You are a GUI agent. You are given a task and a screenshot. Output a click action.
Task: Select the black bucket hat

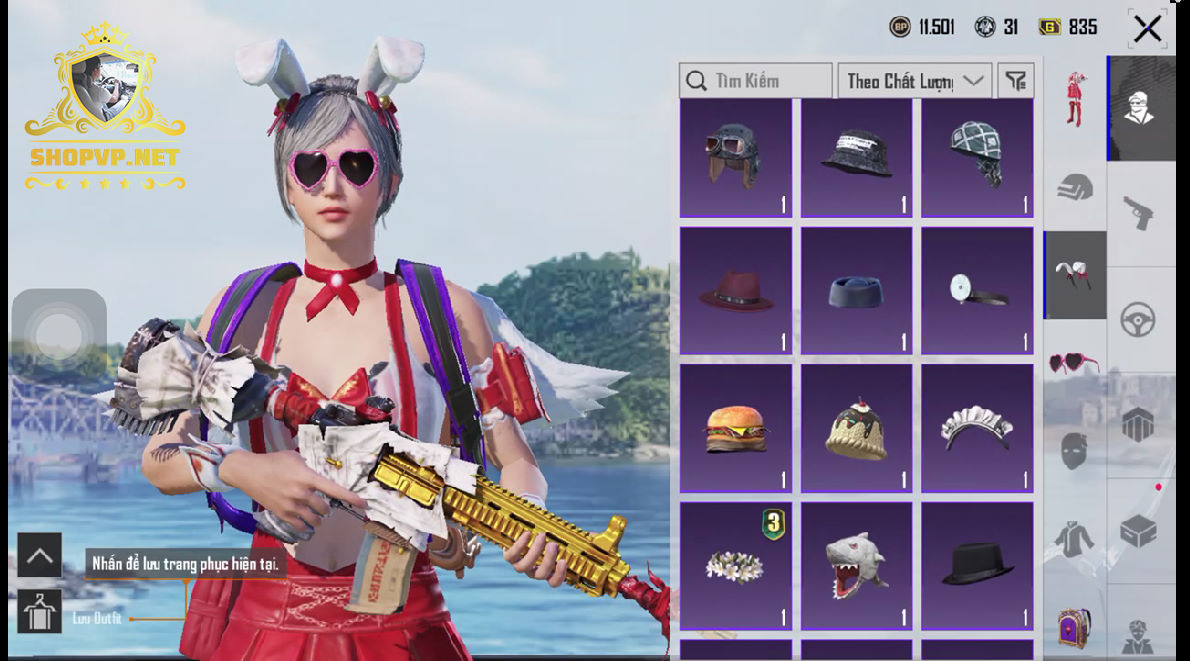(856, 158)
